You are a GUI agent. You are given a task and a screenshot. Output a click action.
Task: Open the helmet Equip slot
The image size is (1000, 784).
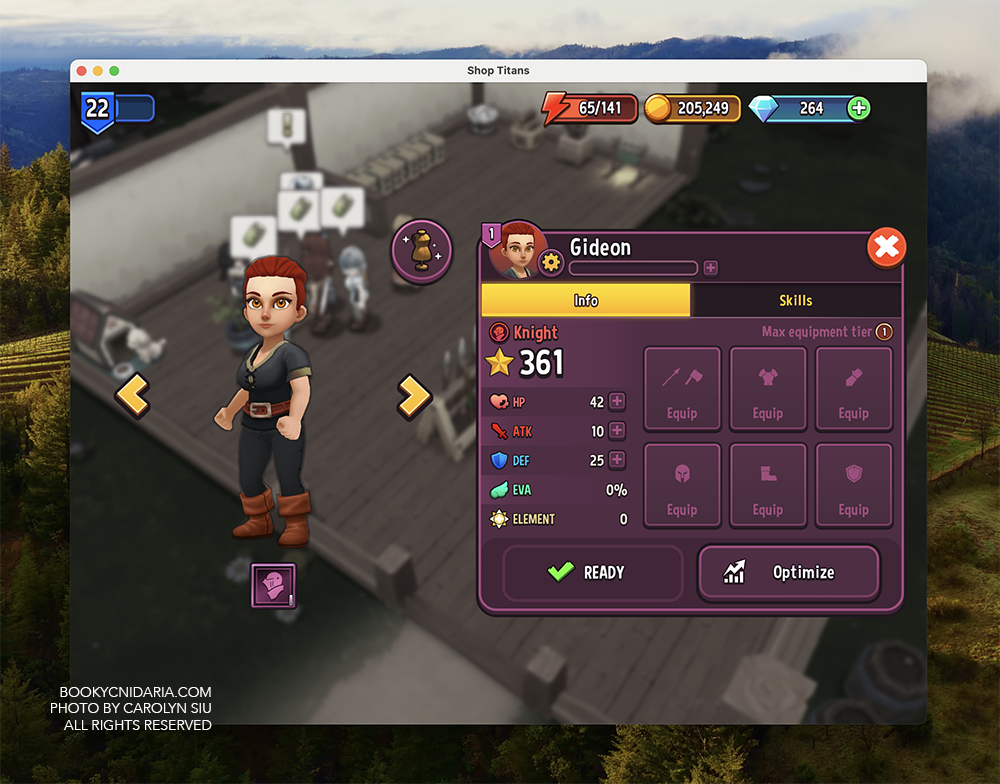point(682,484)
